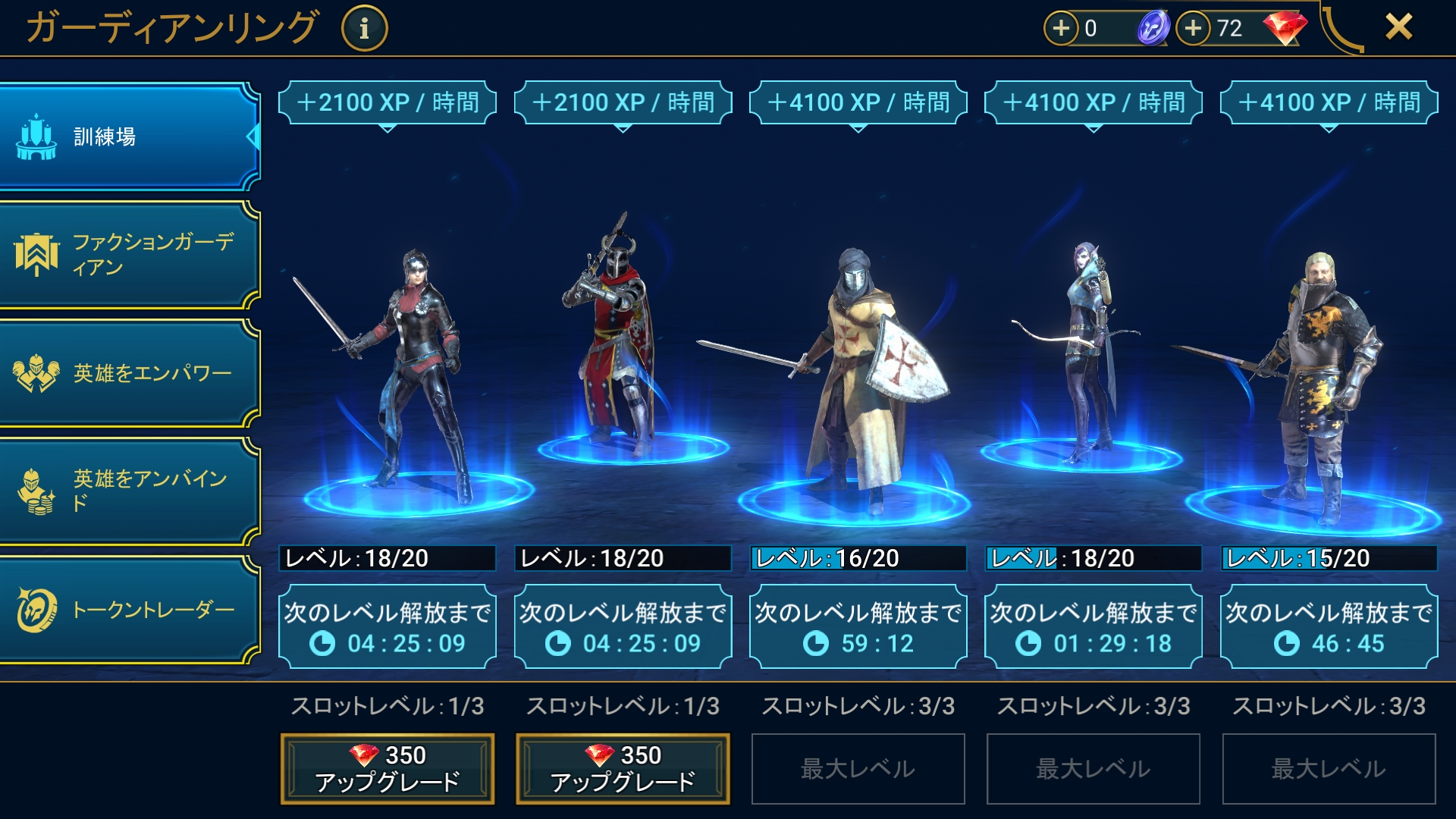Upgrade the sword-wielding woman's training slot

coord(388,768)
